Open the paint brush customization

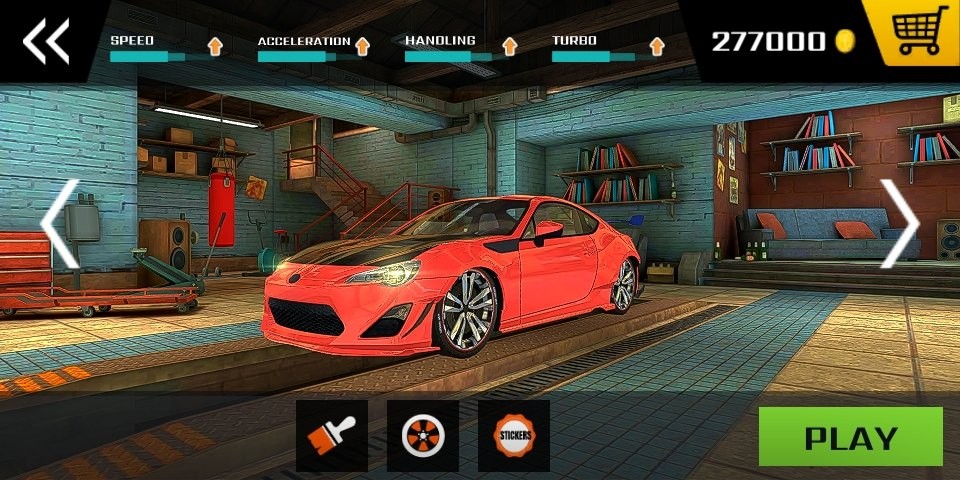[331, 436]
